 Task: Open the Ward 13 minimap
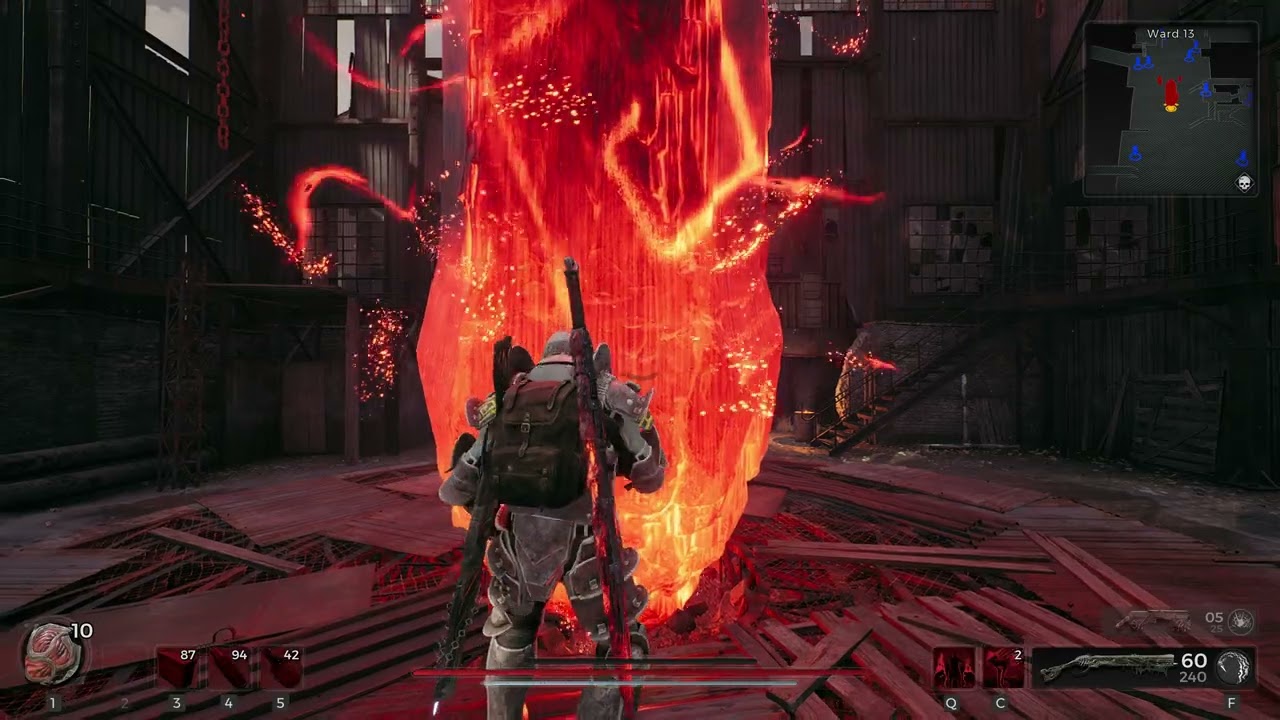[1170, 108]
